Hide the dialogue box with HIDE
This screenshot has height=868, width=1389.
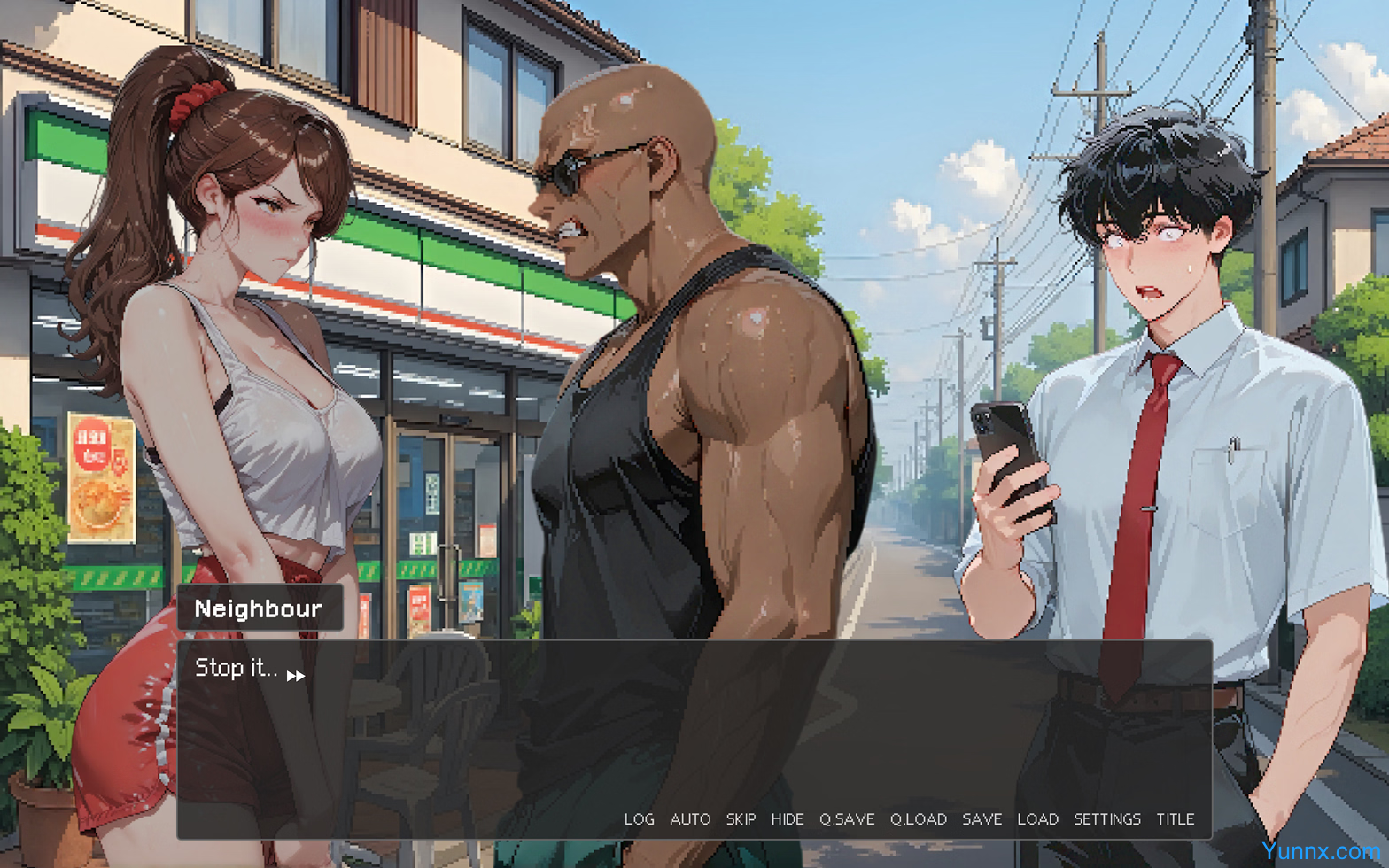(x=787, y=819)
